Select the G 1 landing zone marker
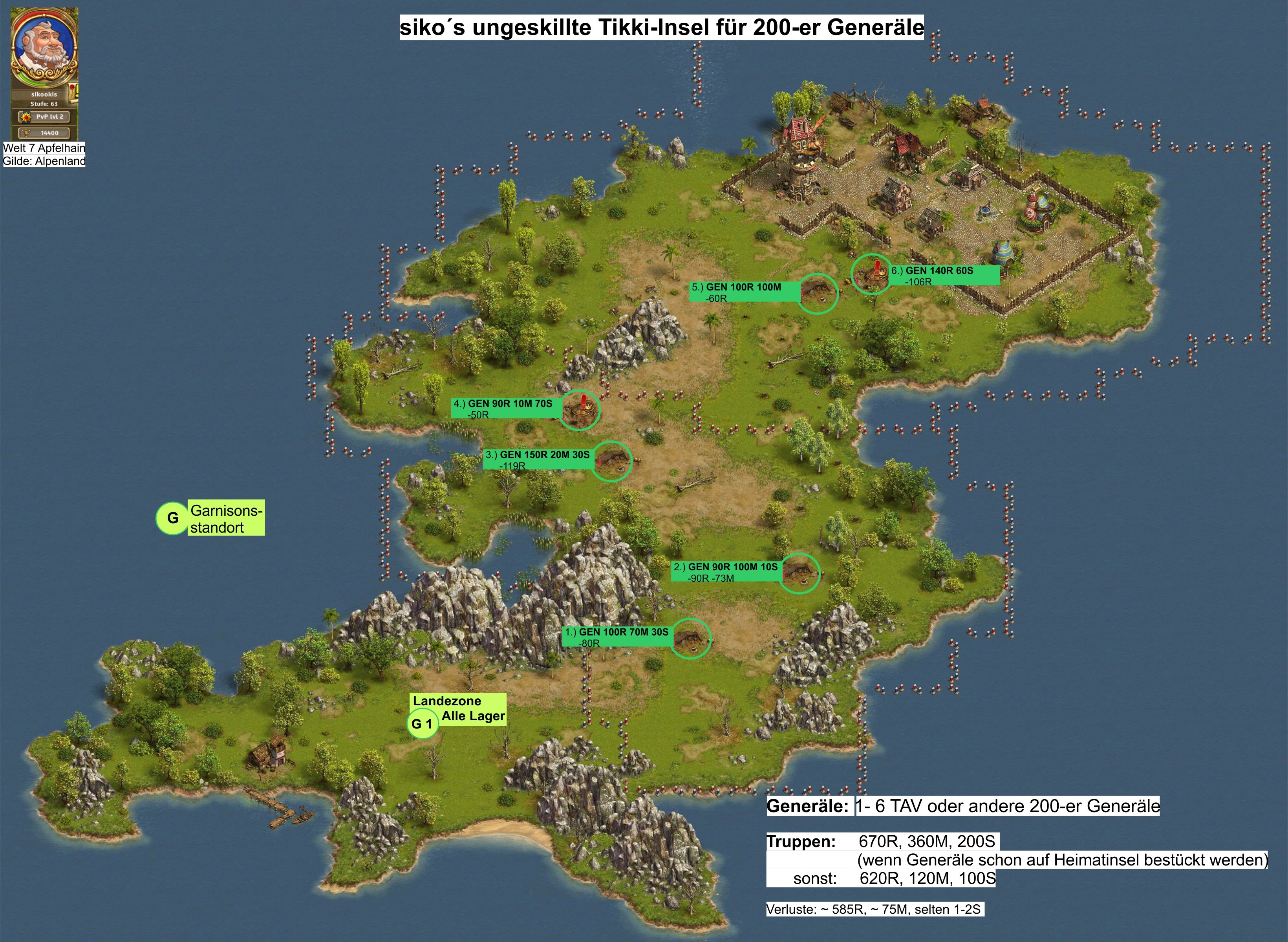This screenshot has width=1288, height=942. (x=423, y=724)
